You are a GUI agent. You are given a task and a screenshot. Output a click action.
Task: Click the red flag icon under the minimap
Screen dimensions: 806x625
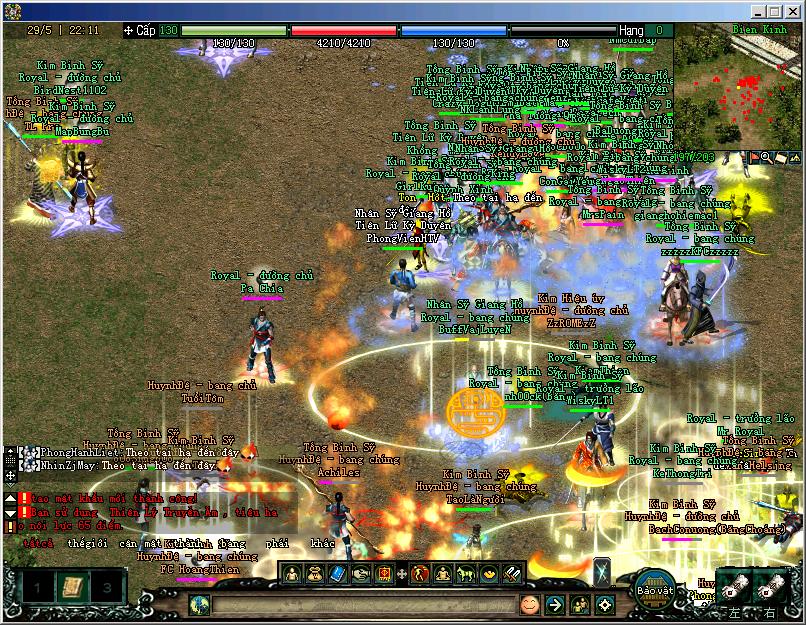[x=754, y=157]
